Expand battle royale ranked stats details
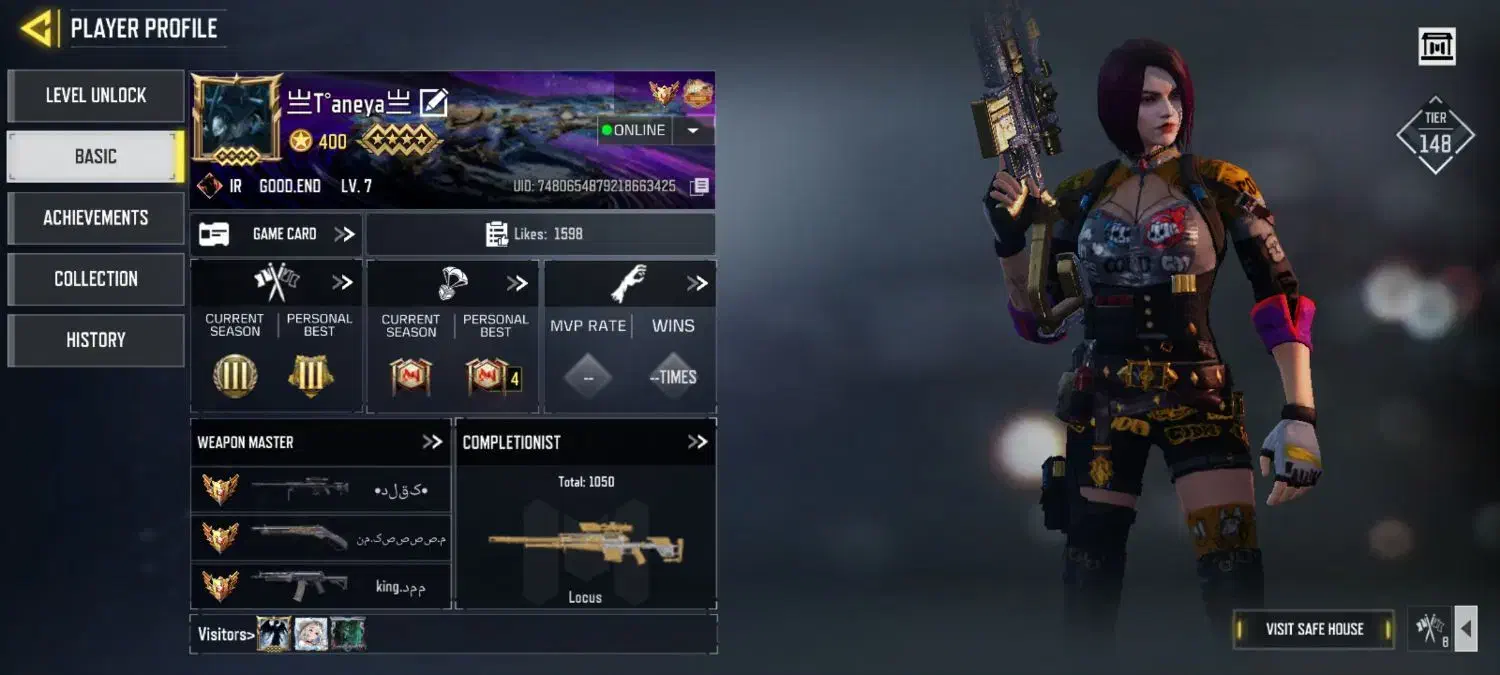The height and width of the screenshot is (675, 1500). coord(516,283)
